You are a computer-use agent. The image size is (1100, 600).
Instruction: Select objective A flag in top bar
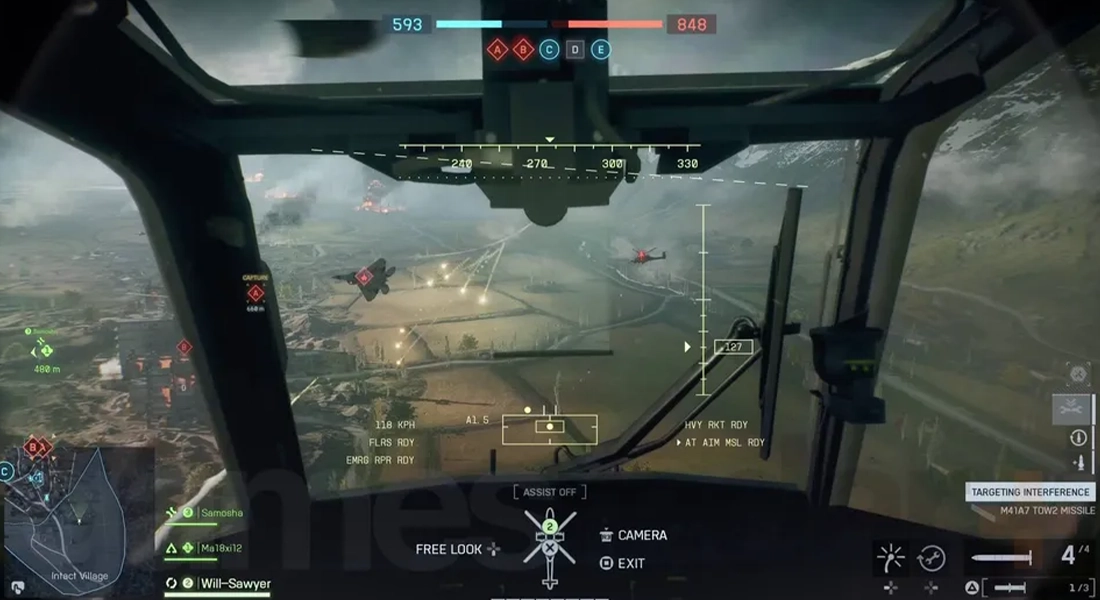pyautogui.click(x=497, y=49)
